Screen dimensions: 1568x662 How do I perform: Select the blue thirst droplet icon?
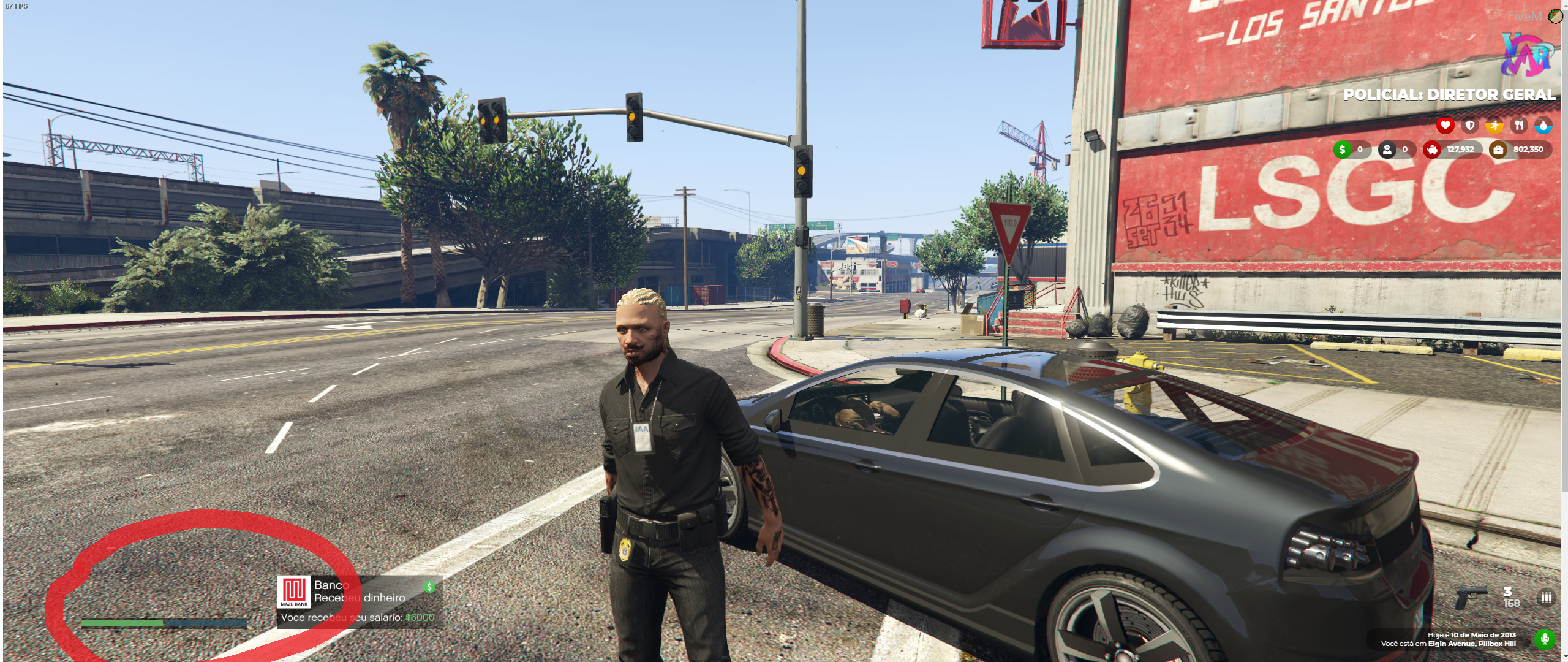point(1545,126)
